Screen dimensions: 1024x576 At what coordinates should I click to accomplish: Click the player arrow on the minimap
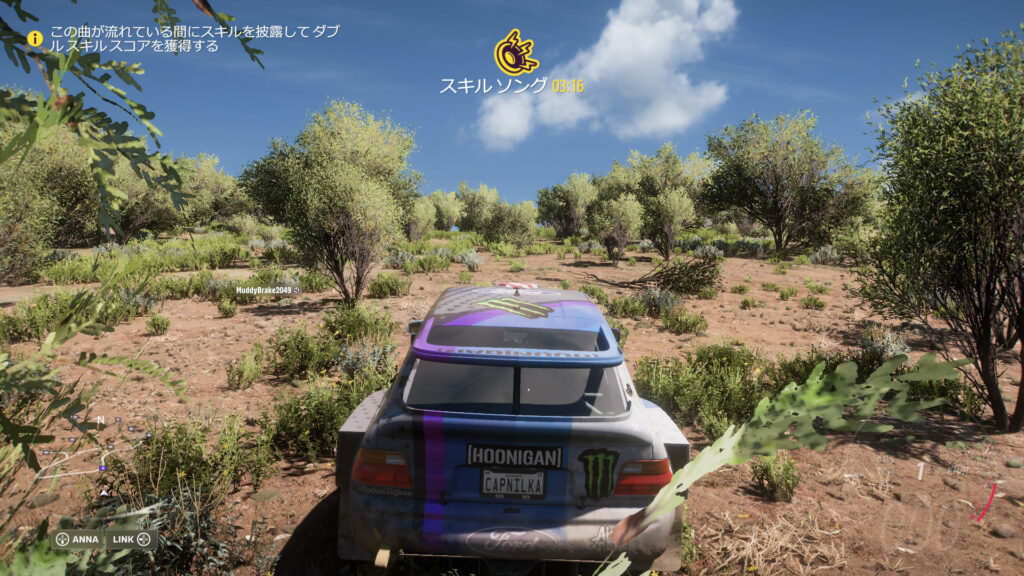103,492
